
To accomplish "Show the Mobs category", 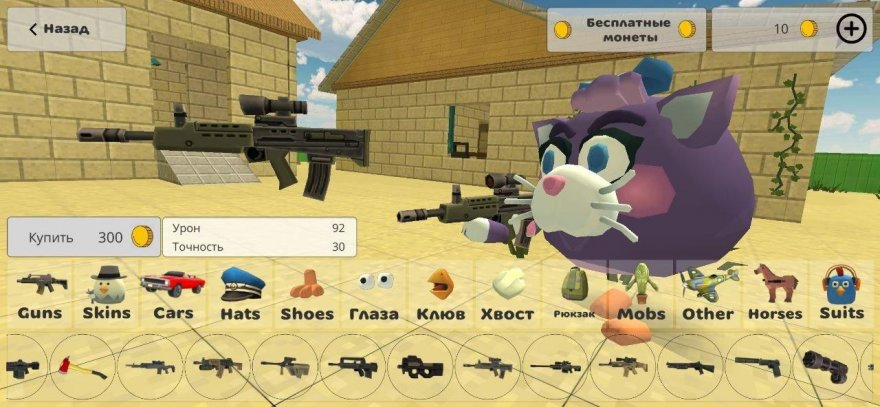I will (641, 294).
